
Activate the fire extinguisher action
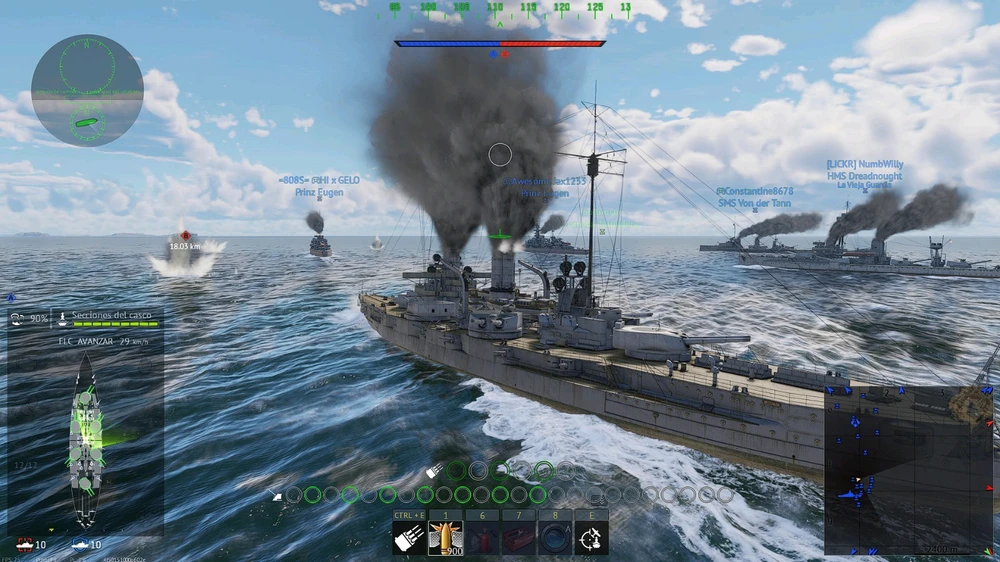coord(482,538)
